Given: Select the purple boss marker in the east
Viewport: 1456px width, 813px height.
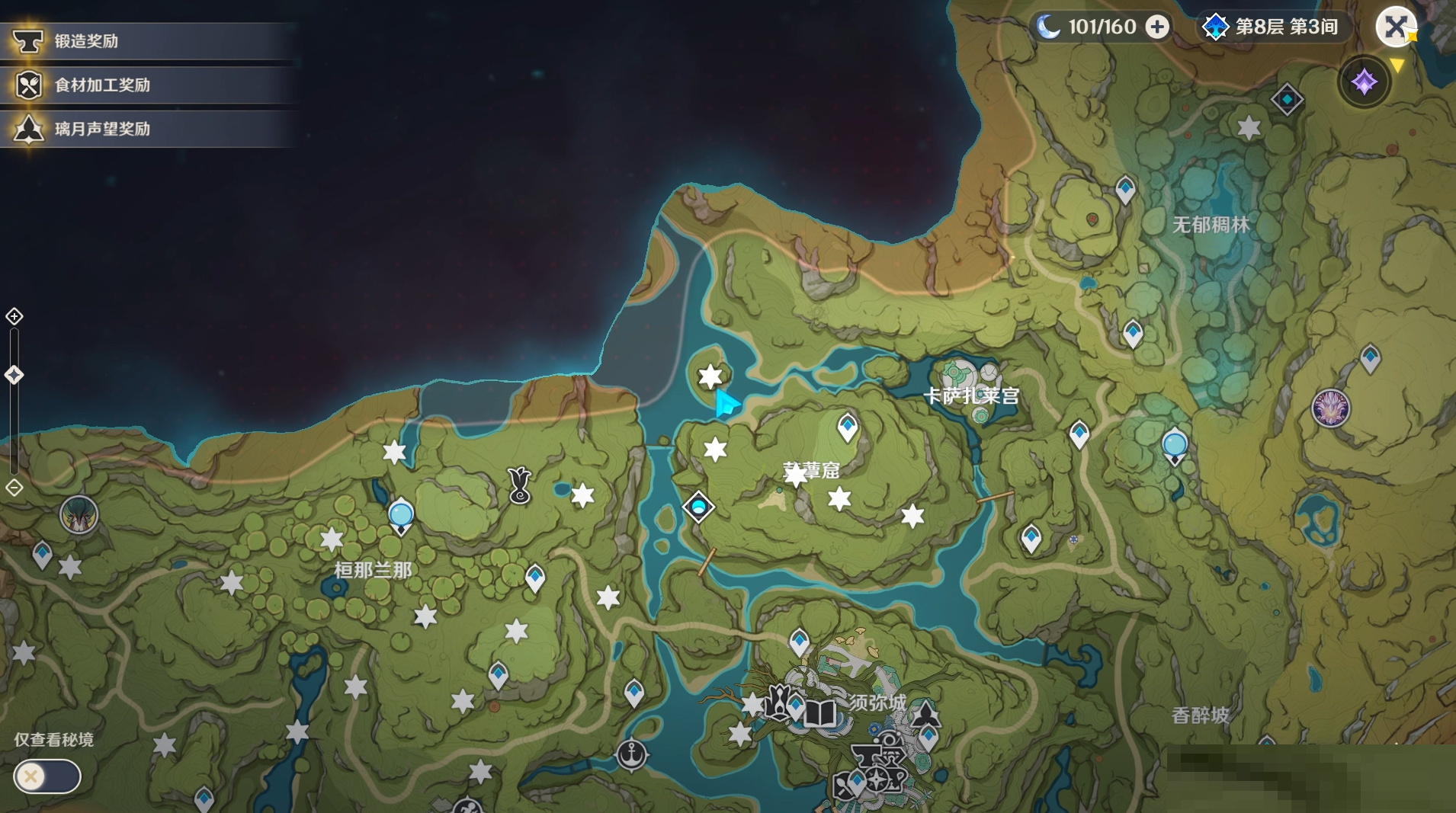Looking at the screenshot, I should [x=1330, y=407].
